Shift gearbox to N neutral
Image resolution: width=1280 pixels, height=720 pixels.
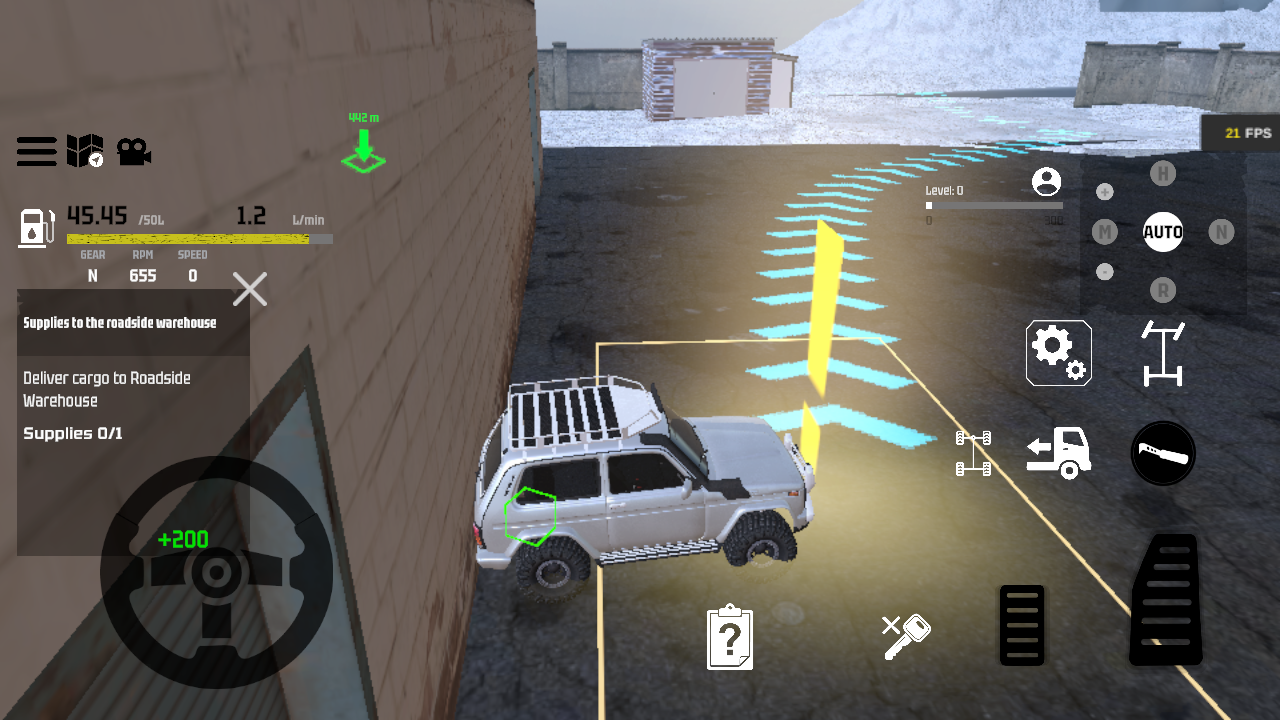[x=1220, y=232]
